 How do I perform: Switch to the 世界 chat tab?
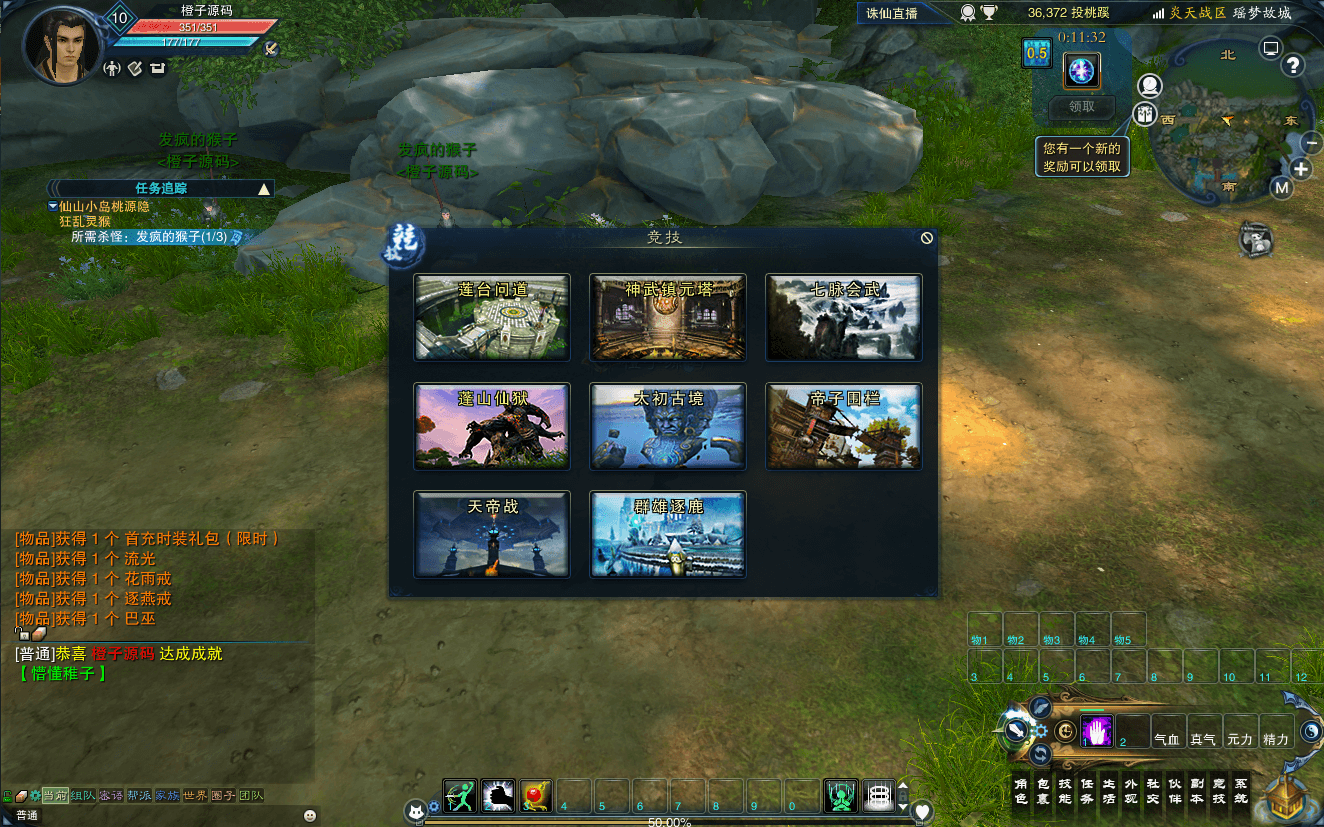point(193,795)
